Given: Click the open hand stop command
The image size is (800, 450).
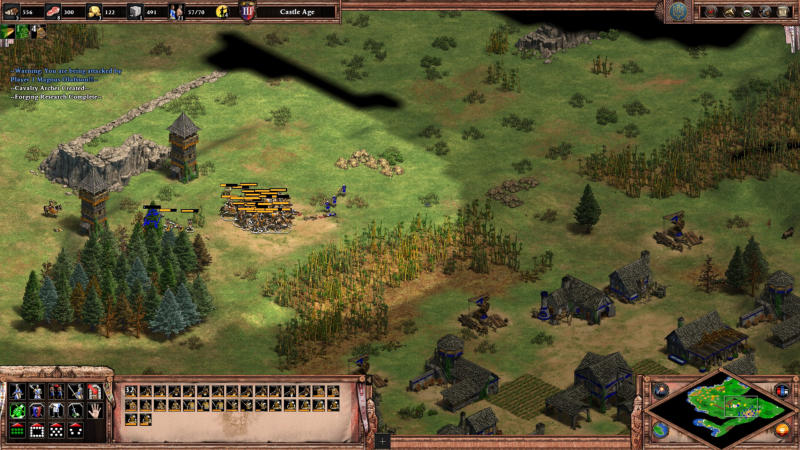Looking at the screenshot, I should (95, 410).
